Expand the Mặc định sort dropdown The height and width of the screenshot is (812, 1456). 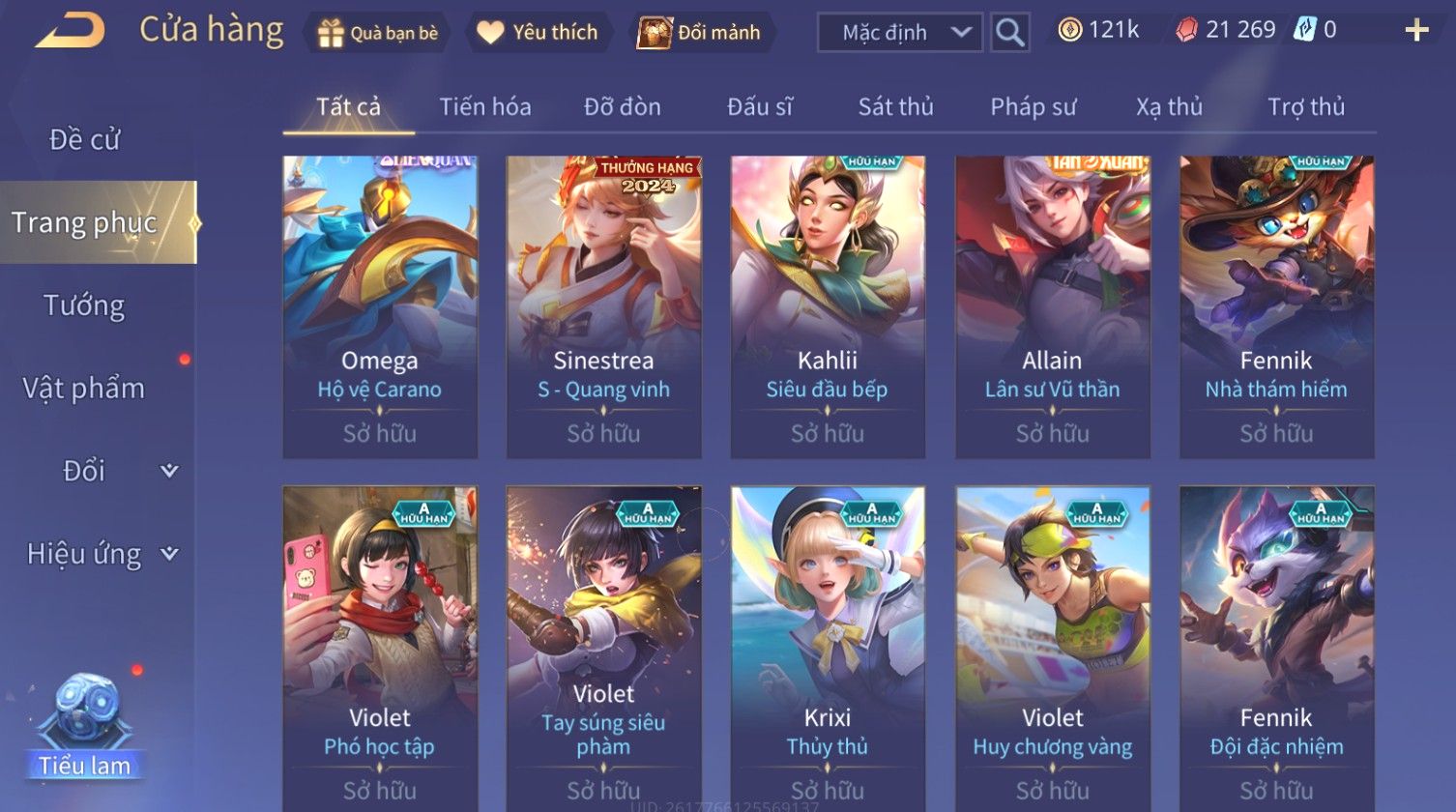(900, 33)
